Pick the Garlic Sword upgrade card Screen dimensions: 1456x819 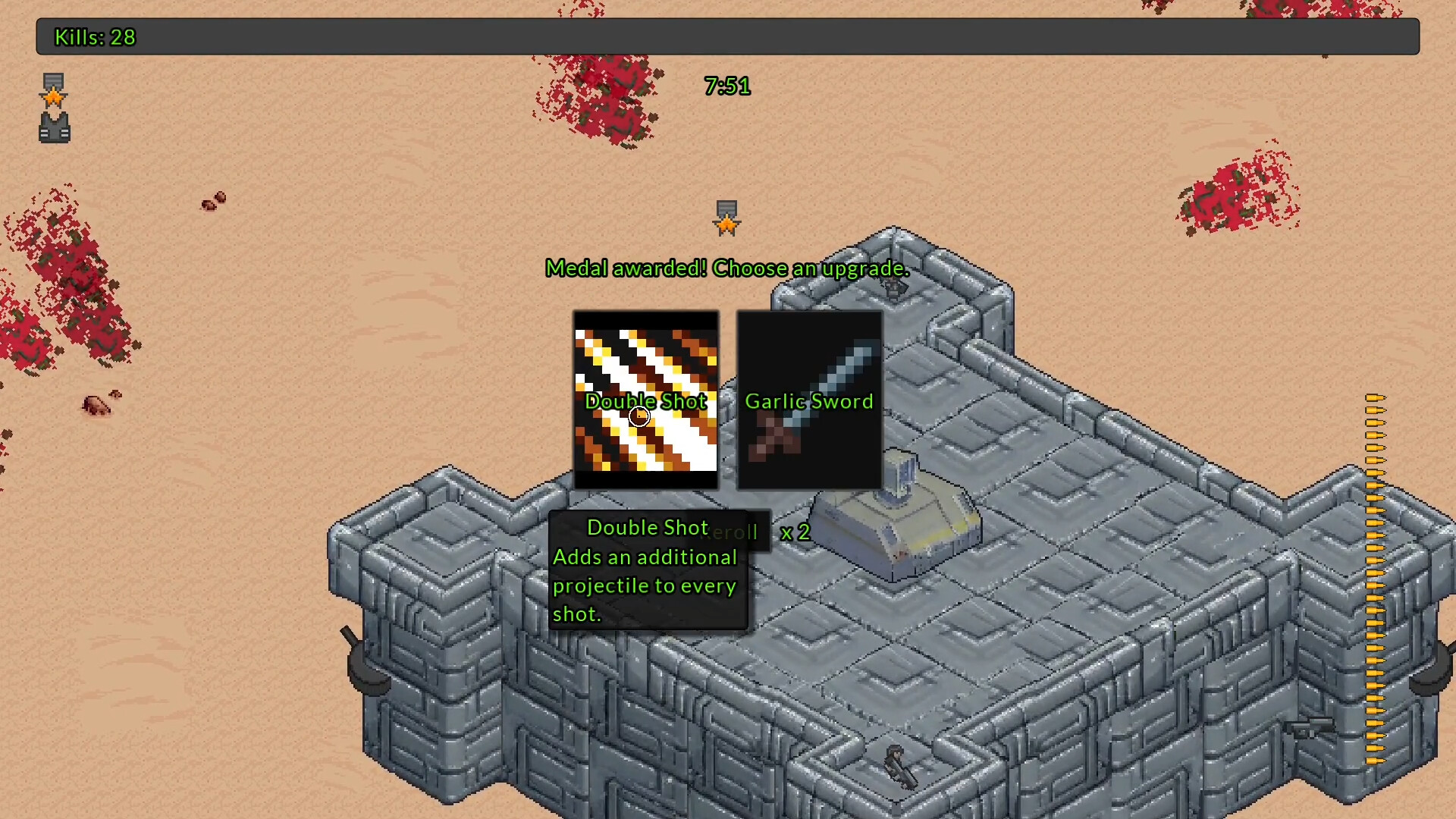pos(809,400)
